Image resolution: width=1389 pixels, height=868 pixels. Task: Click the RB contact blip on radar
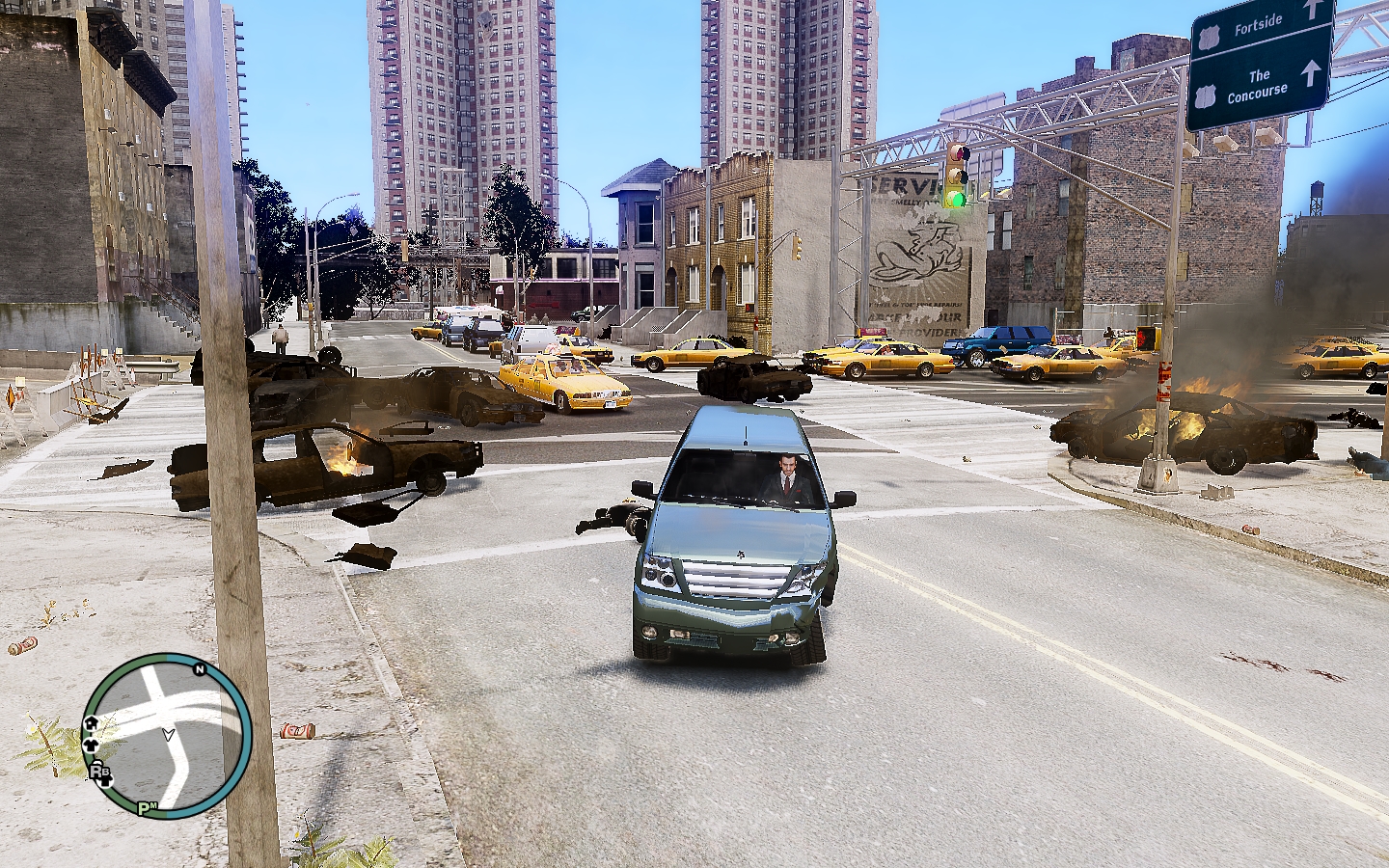click(x=100, y=771)
